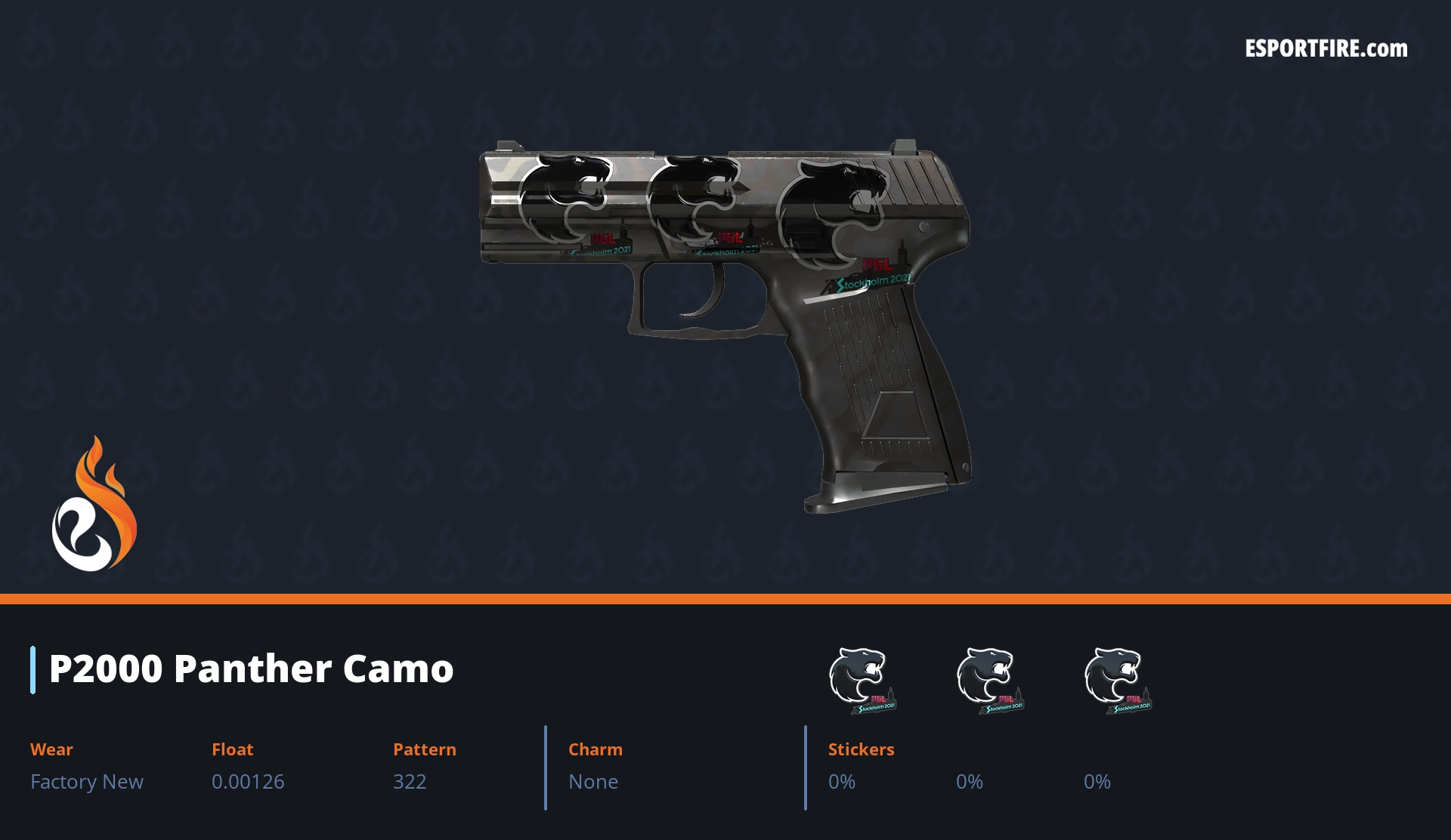Click the Esportfire flame logo
This screenshot has width=1451, height=840.
pyautogui.click(x=94, y=505)
